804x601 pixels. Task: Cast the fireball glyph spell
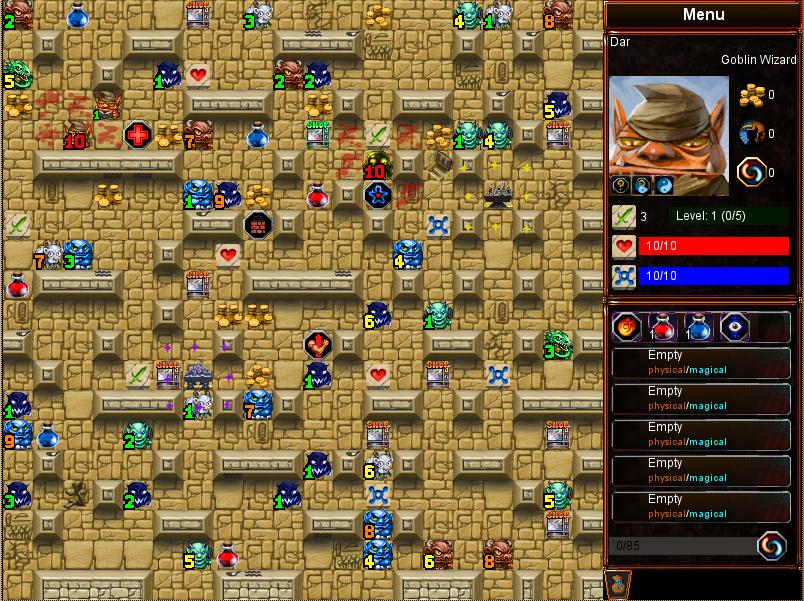(627, 327)
